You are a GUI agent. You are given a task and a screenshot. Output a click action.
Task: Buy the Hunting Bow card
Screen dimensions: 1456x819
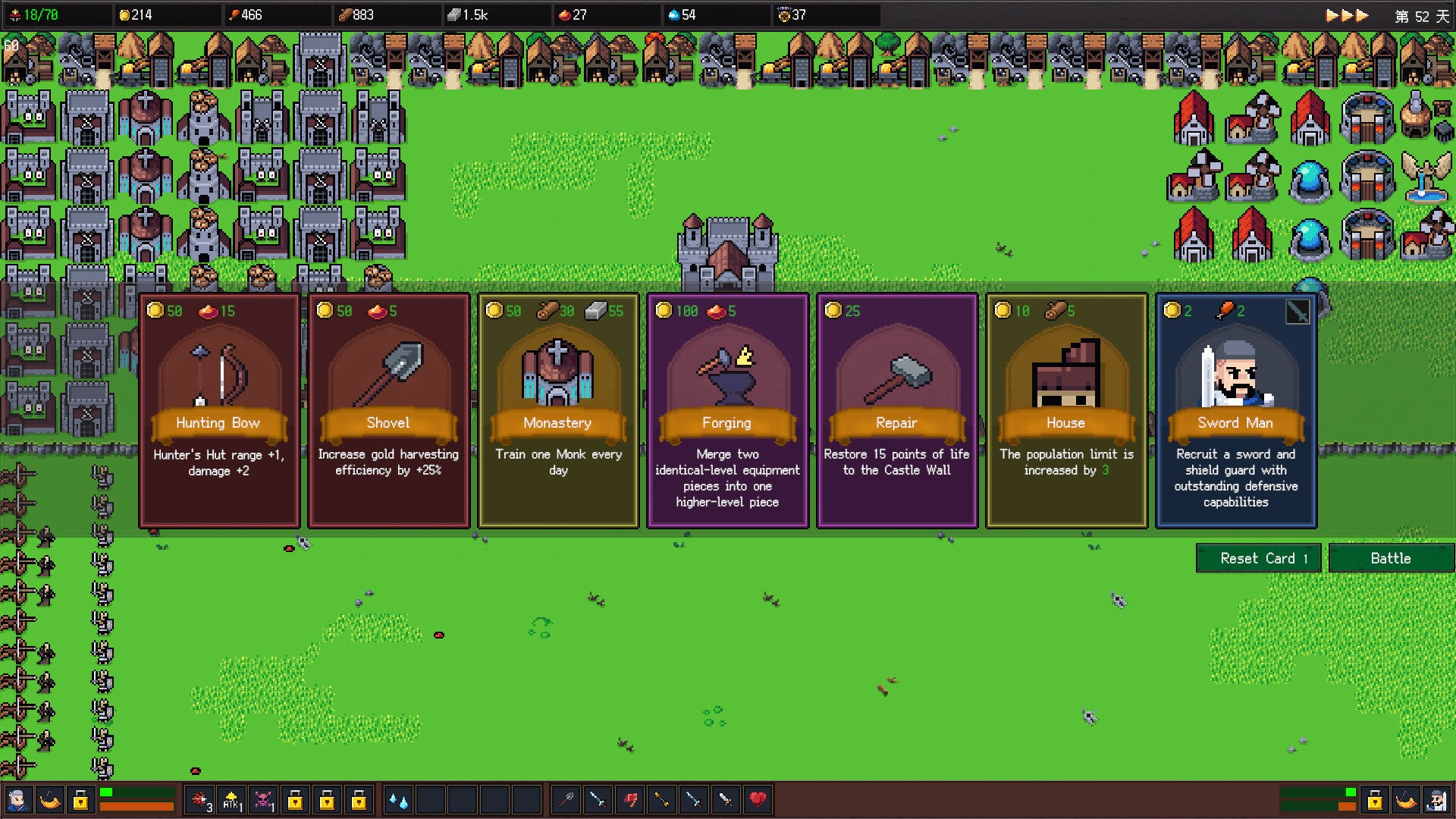coord(218,410)
